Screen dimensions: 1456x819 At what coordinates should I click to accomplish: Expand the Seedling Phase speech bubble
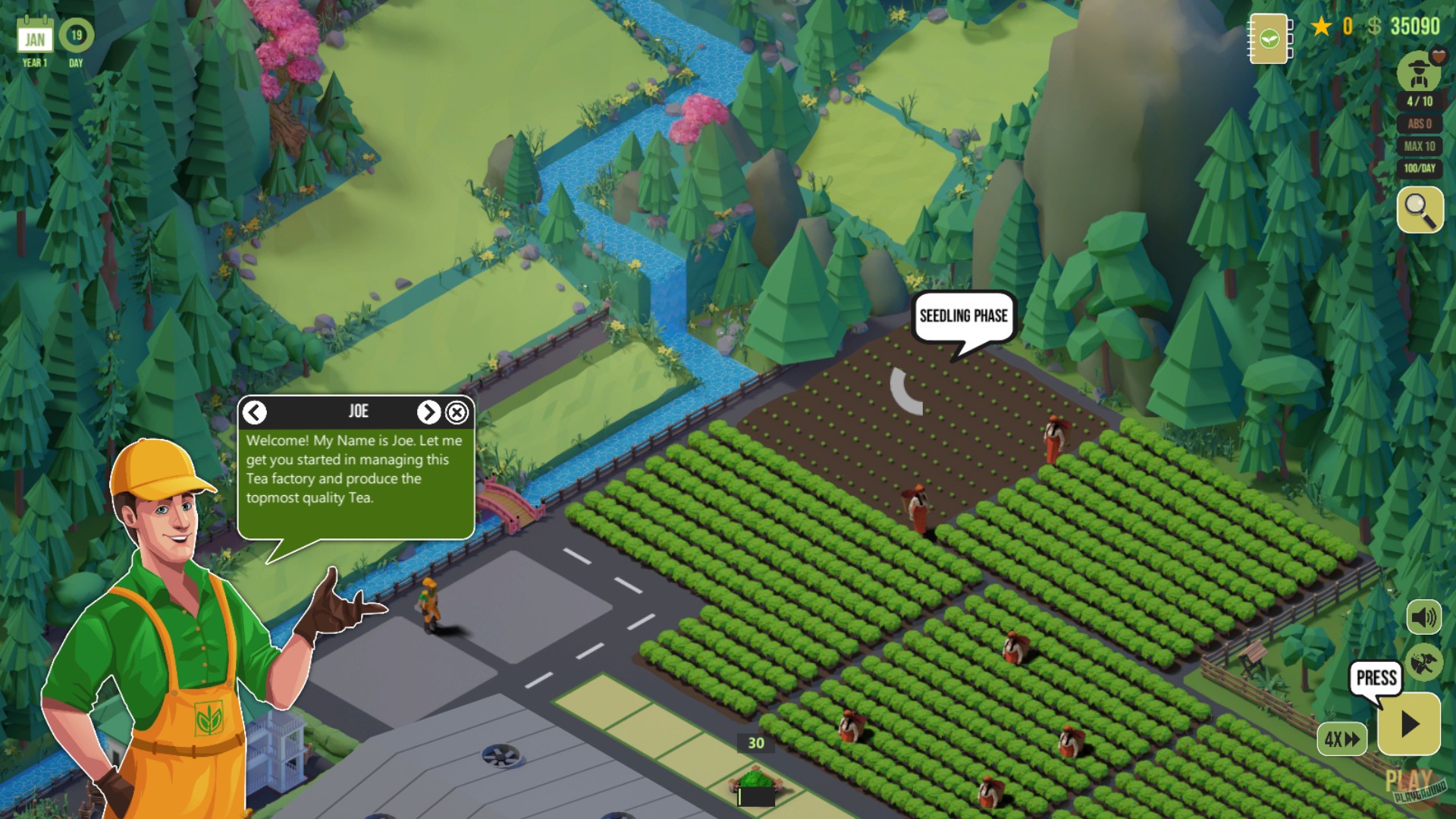(x=964, y=317)
